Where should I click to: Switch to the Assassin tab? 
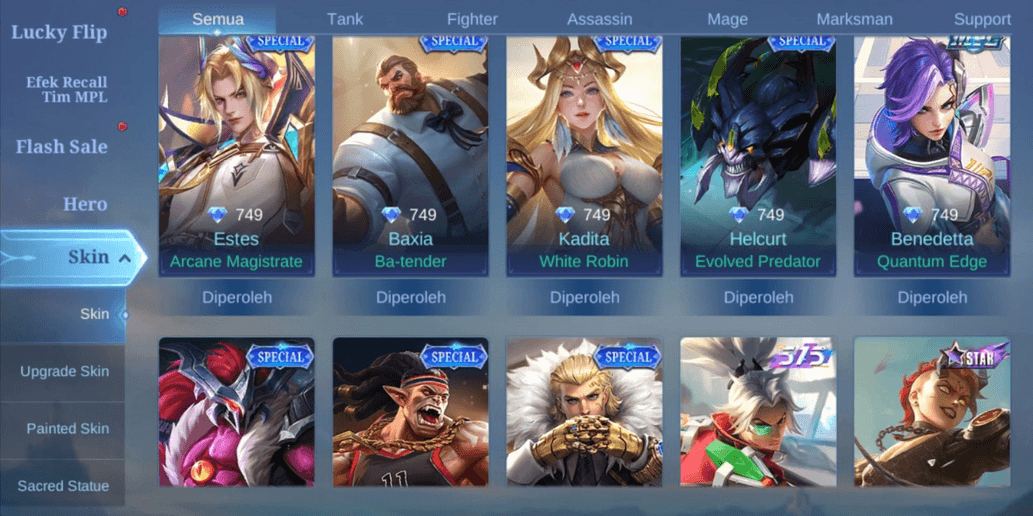(x=600, y=19)
